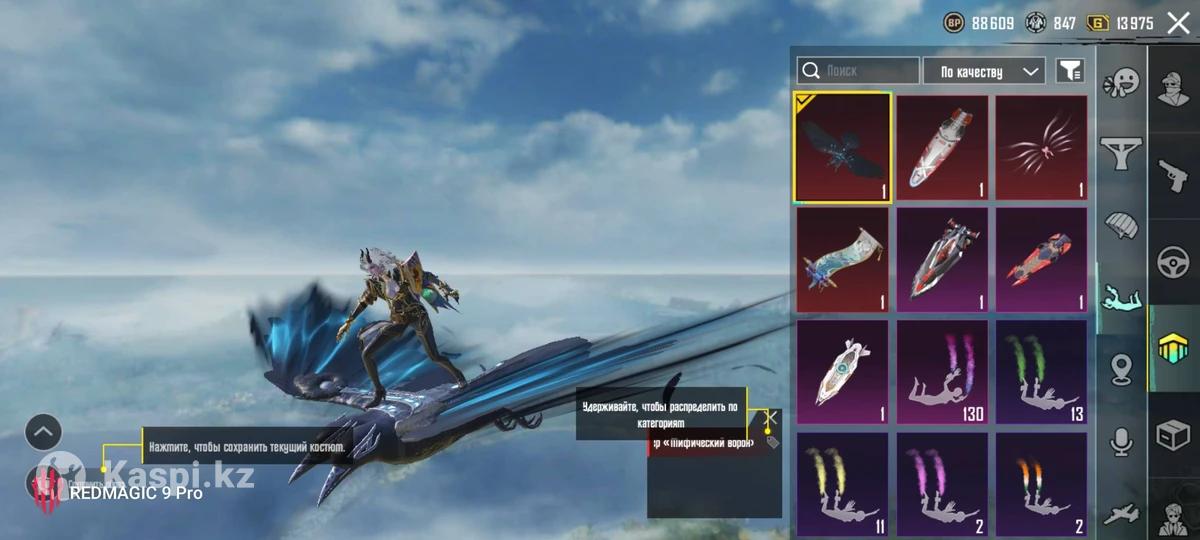
Task: Open the parachute category tab
Action: (1122, 226)
